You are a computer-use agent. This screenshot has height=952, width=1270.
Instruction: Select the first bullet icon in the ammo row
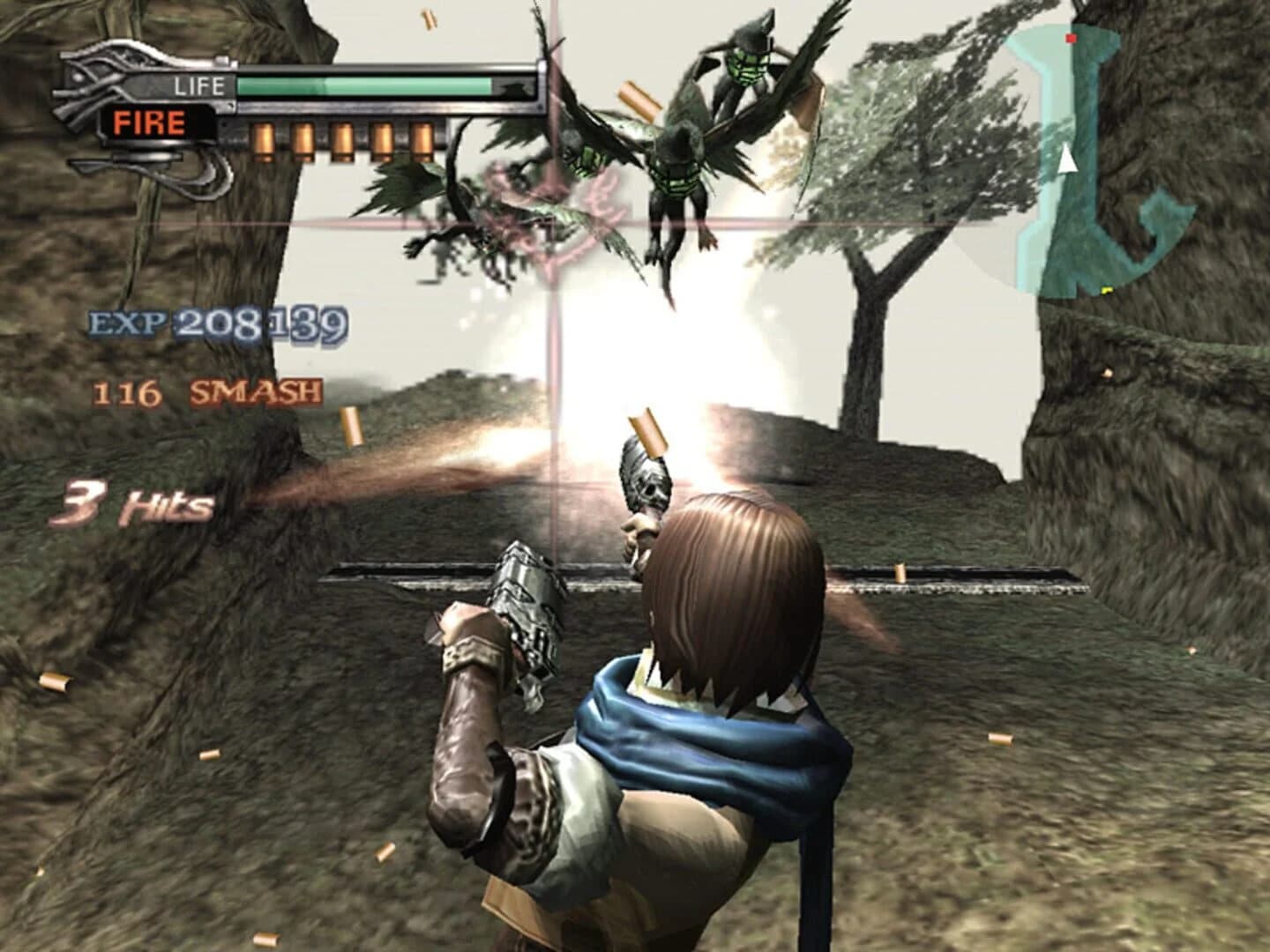(x=262, y=141)
